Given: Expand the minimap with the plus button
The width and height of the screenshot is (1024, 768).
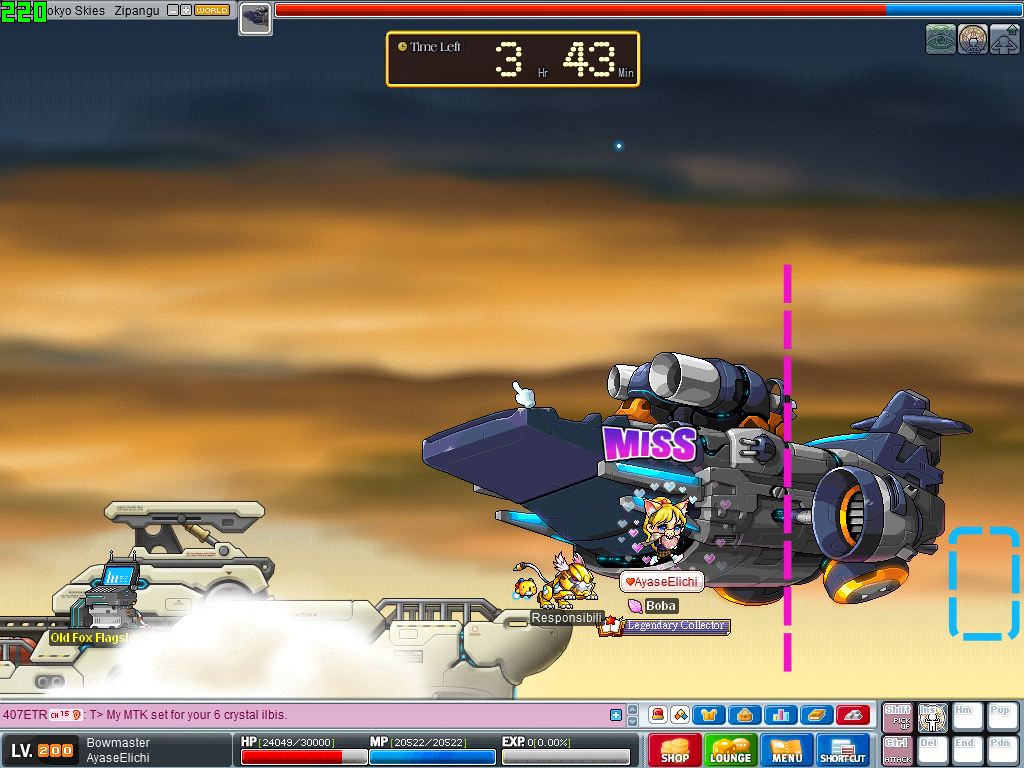Looking at the screenshot, I should [185, 10].
